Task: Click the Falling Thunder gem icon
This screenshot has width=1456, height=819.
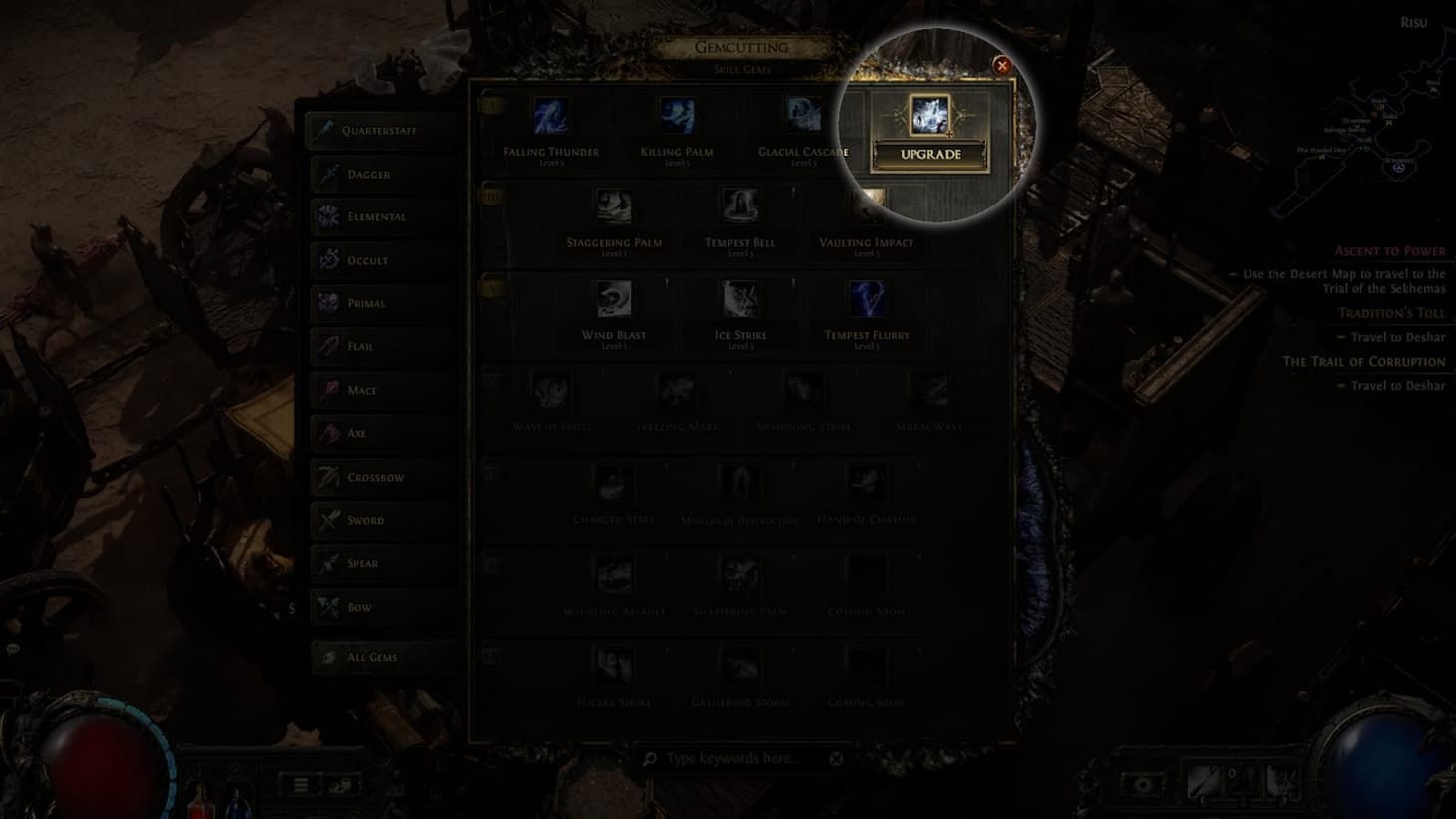Action: (552, 113)
